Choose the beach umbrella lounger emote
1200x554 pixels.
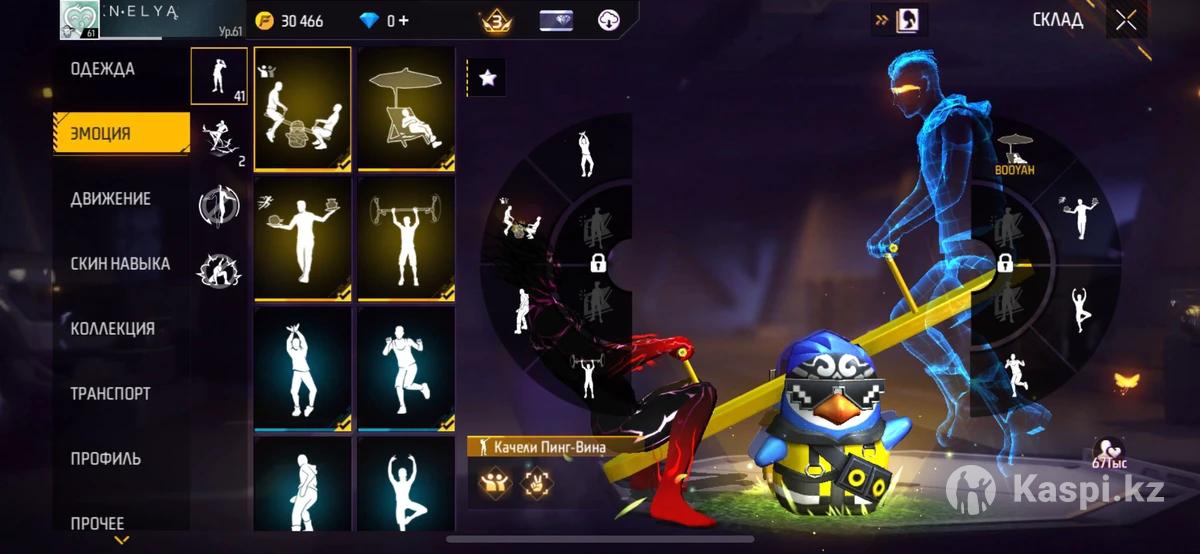[x=406, y=108]
